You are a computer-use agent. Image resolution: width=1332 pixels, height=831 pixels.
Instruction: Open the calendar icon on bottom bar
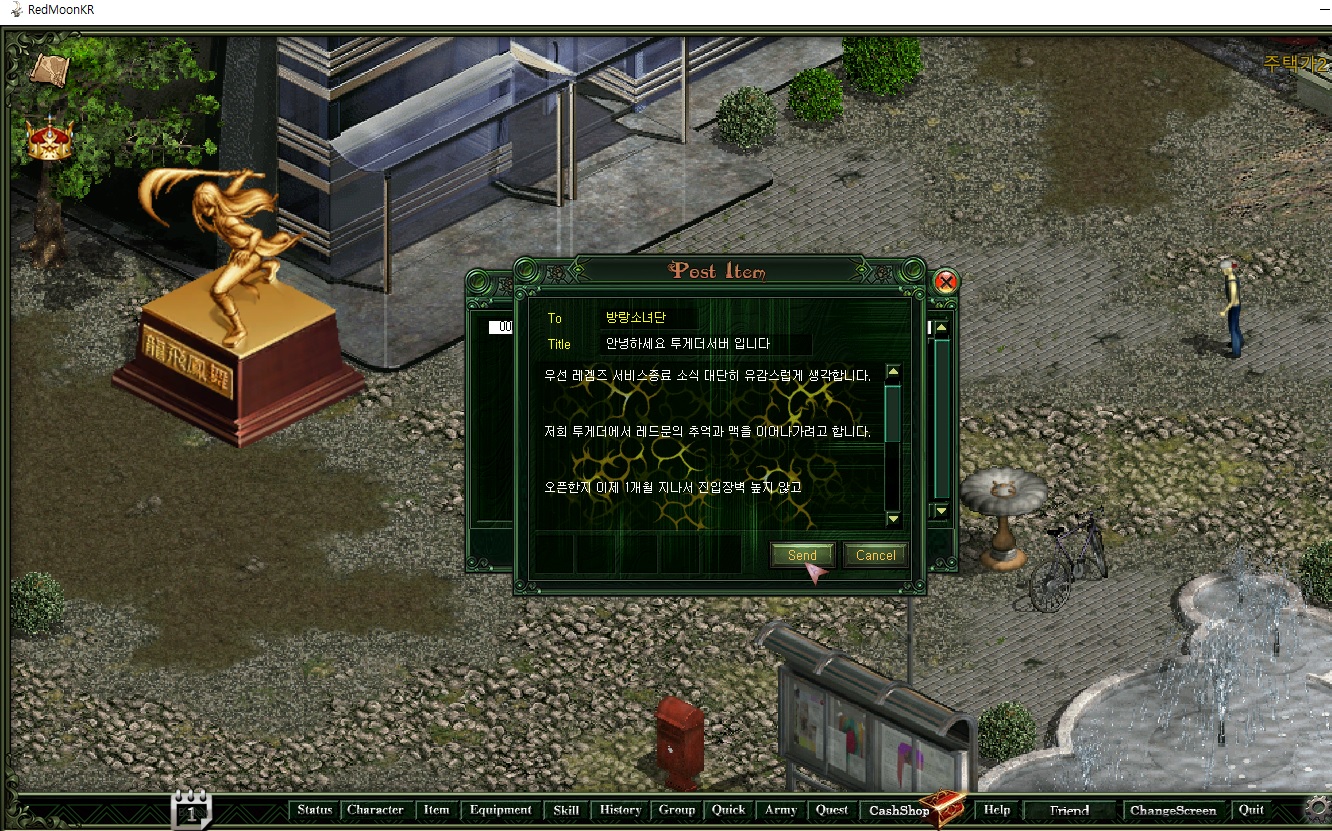pos(191,810)
